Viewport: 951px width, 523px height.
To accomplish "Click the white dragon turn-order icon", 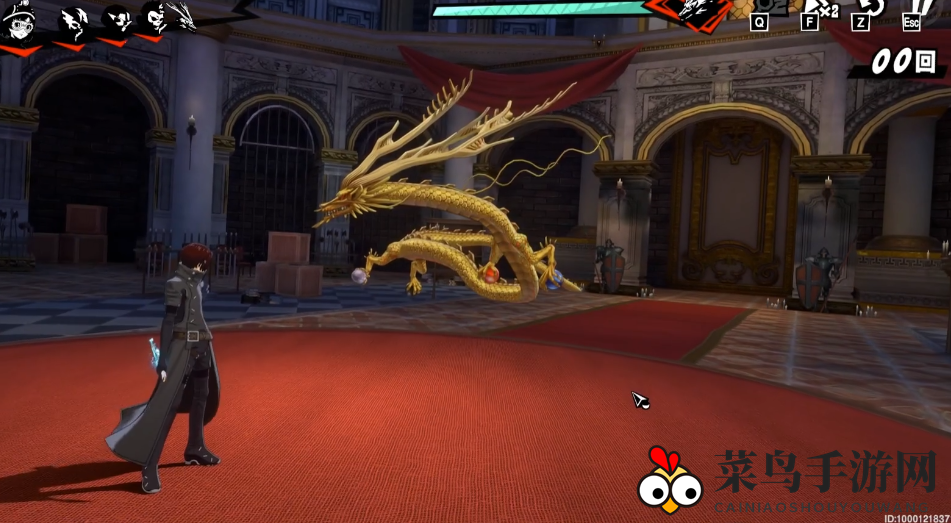I will (x=182, y=16).
